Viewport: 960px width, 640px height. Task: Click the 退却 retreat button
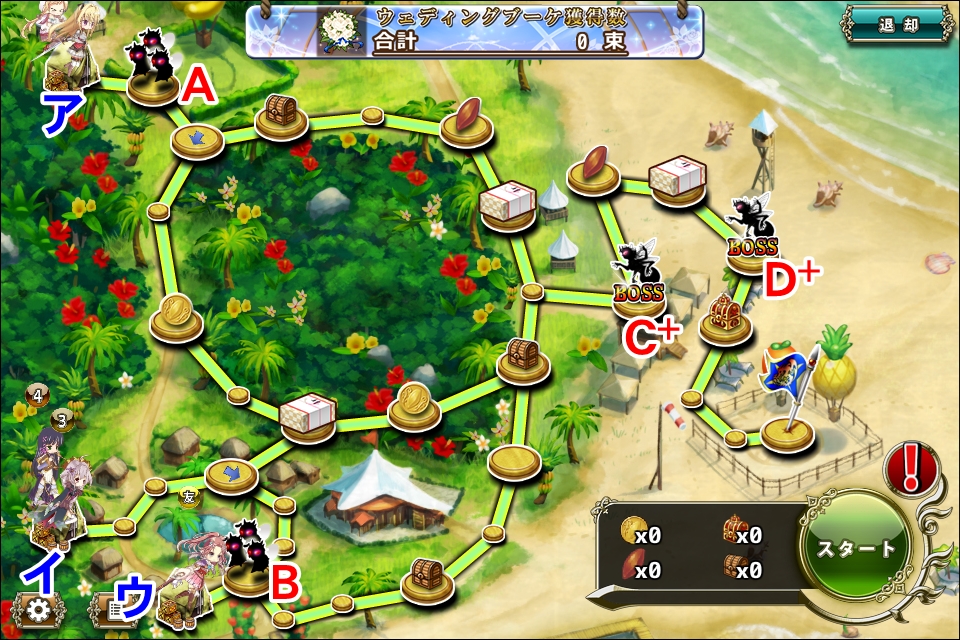(x=895, y=25)
